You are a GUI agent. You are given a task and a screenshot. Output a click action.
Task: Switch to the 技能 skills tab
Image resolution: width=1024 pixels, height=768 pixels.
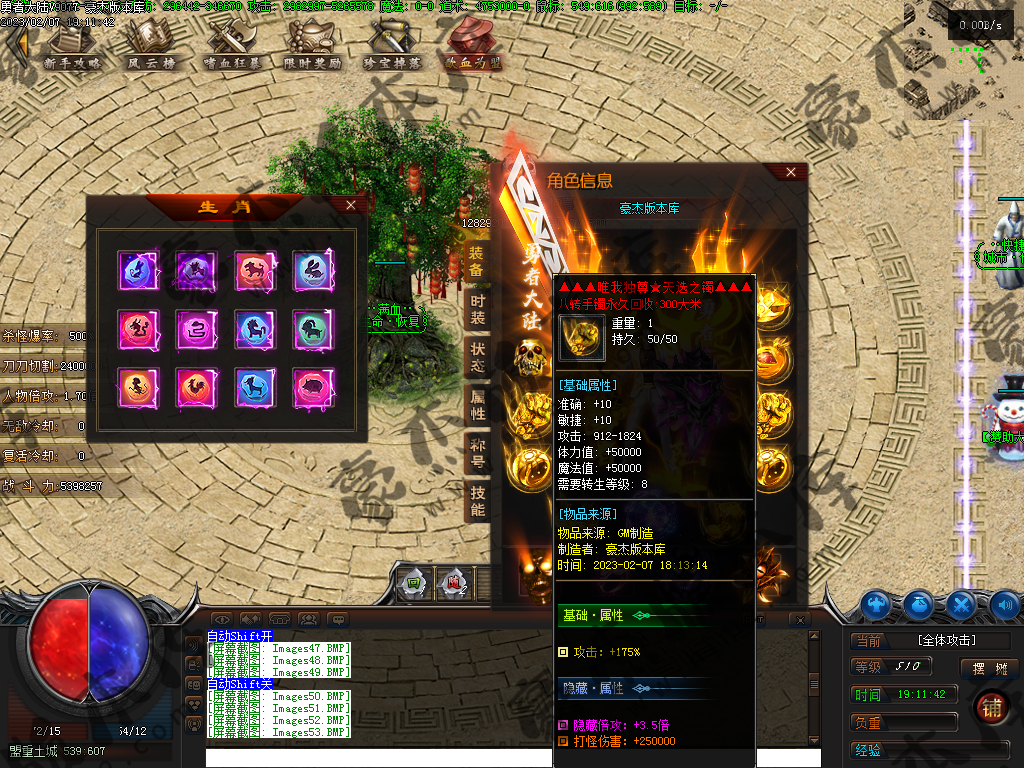tap(477, 500)
